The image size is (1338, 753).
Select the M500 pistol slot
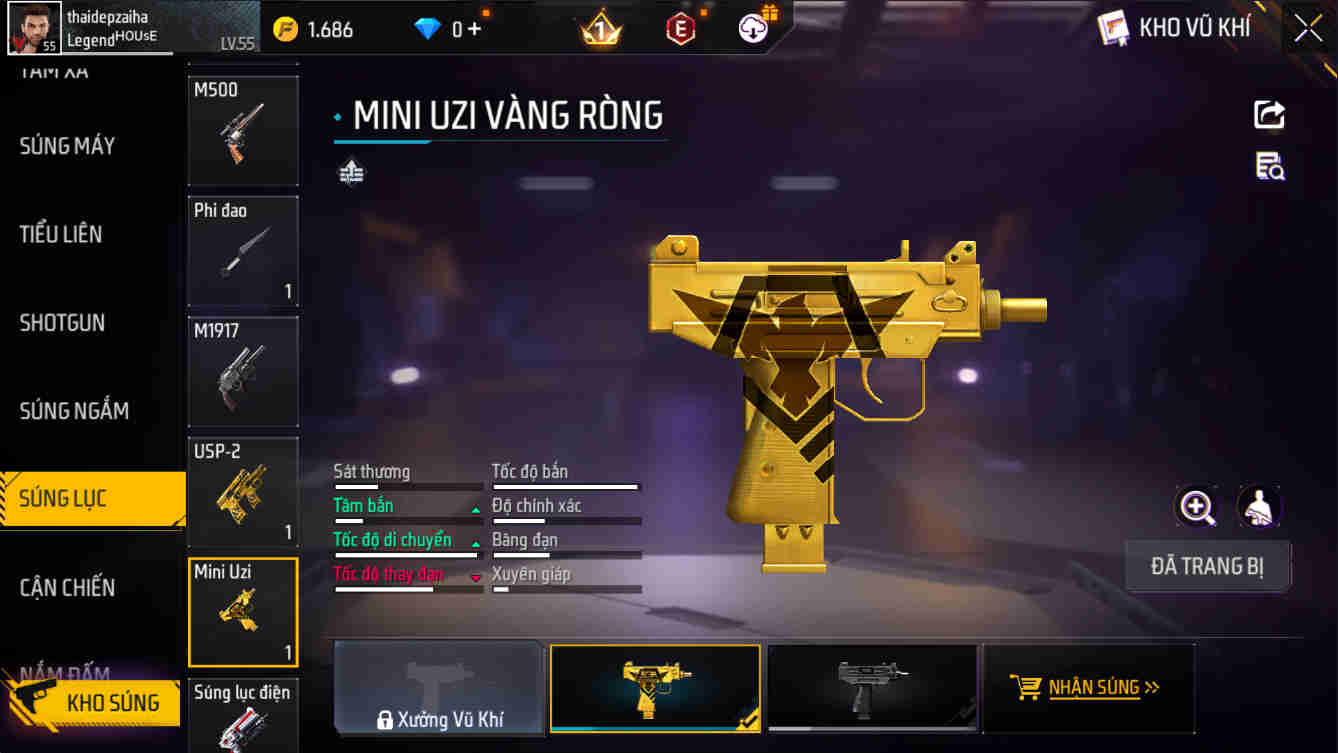point(243,130)
